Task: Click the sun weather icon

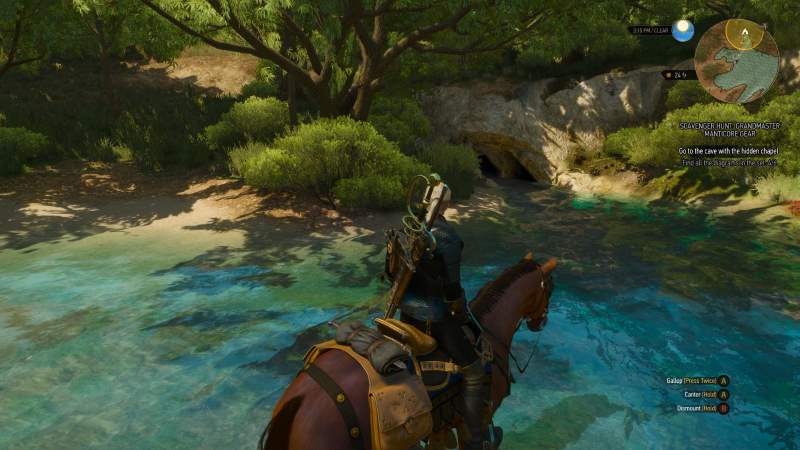Action: tap(683, 30)
